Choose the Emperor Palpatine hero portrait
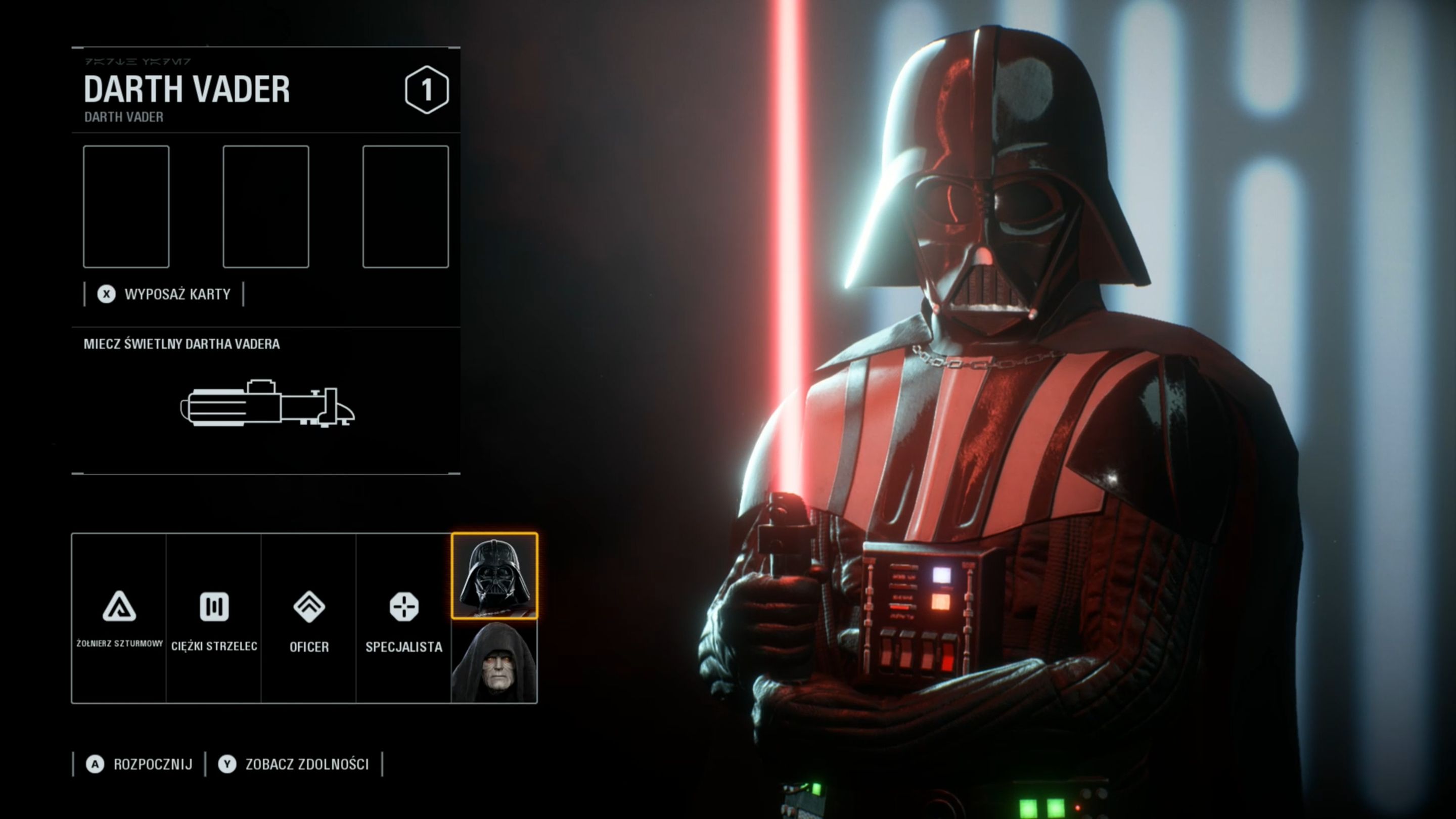 pyautogui.click(x=494, y=661)
